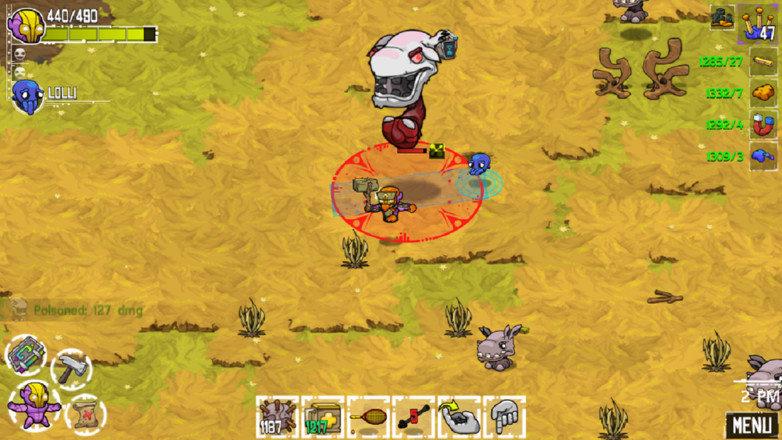Image resolution: width=782 pixels, height=440 pixels.
Task: Click the dark workstation icon beside the recipe
Action: coord(723,17)
